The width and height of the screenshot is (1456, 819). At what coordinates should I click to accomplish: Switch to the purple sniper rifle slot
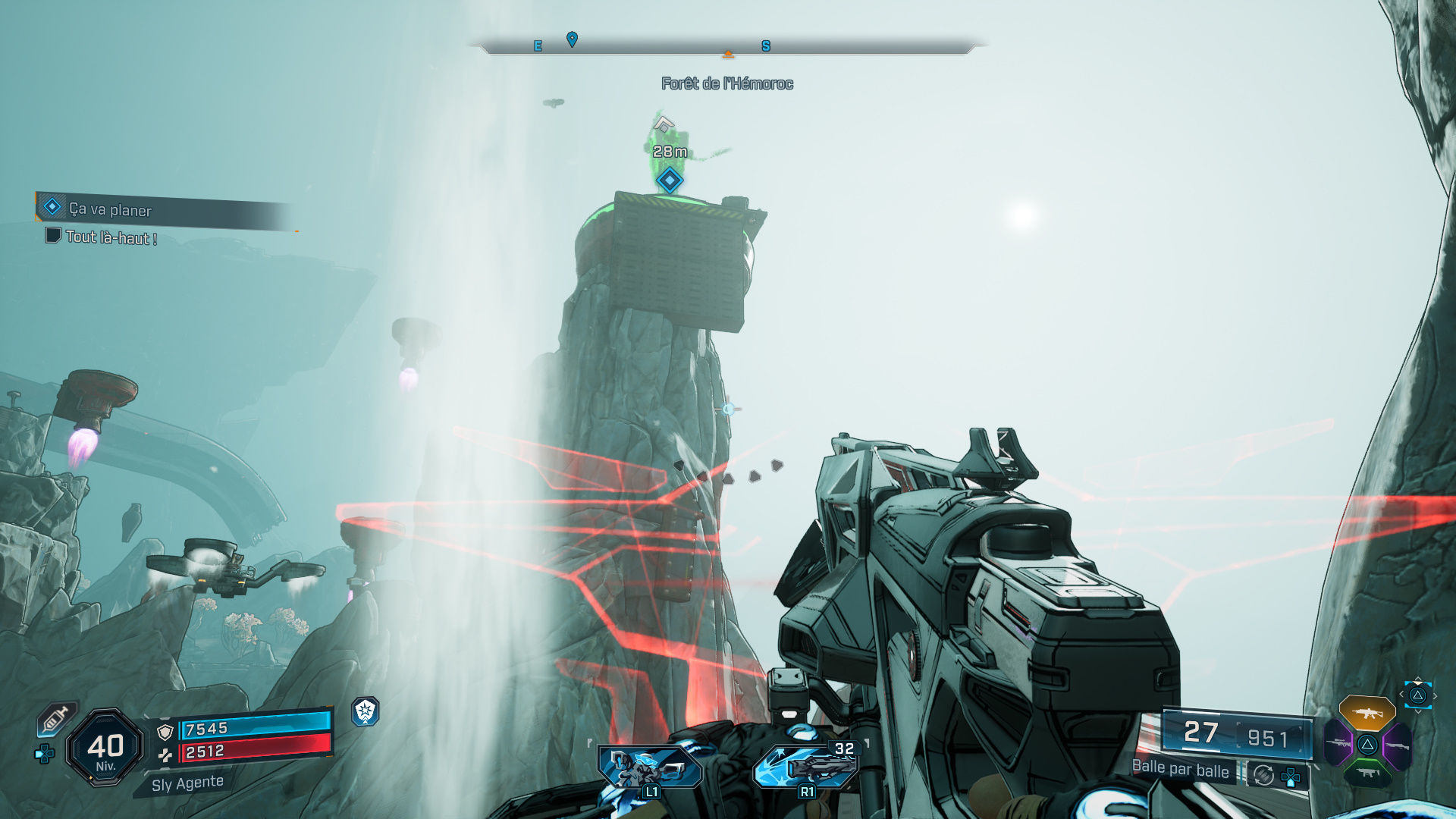(1338, 744)
